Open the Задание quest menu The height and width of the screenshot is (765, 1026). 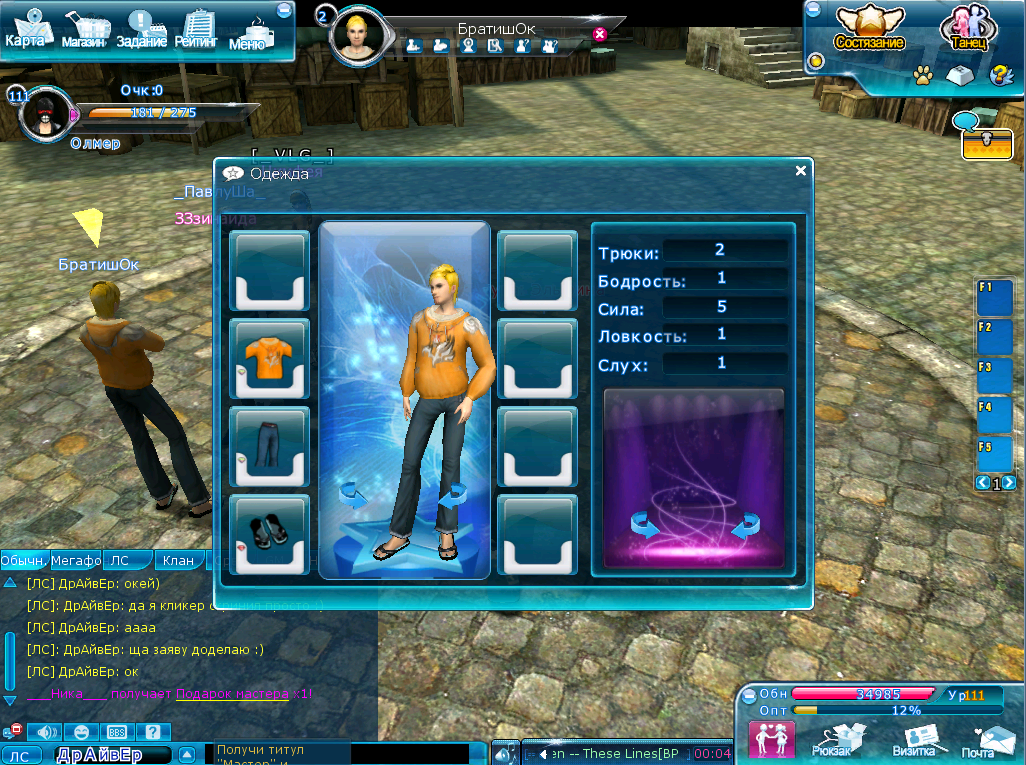click(142, 31)
